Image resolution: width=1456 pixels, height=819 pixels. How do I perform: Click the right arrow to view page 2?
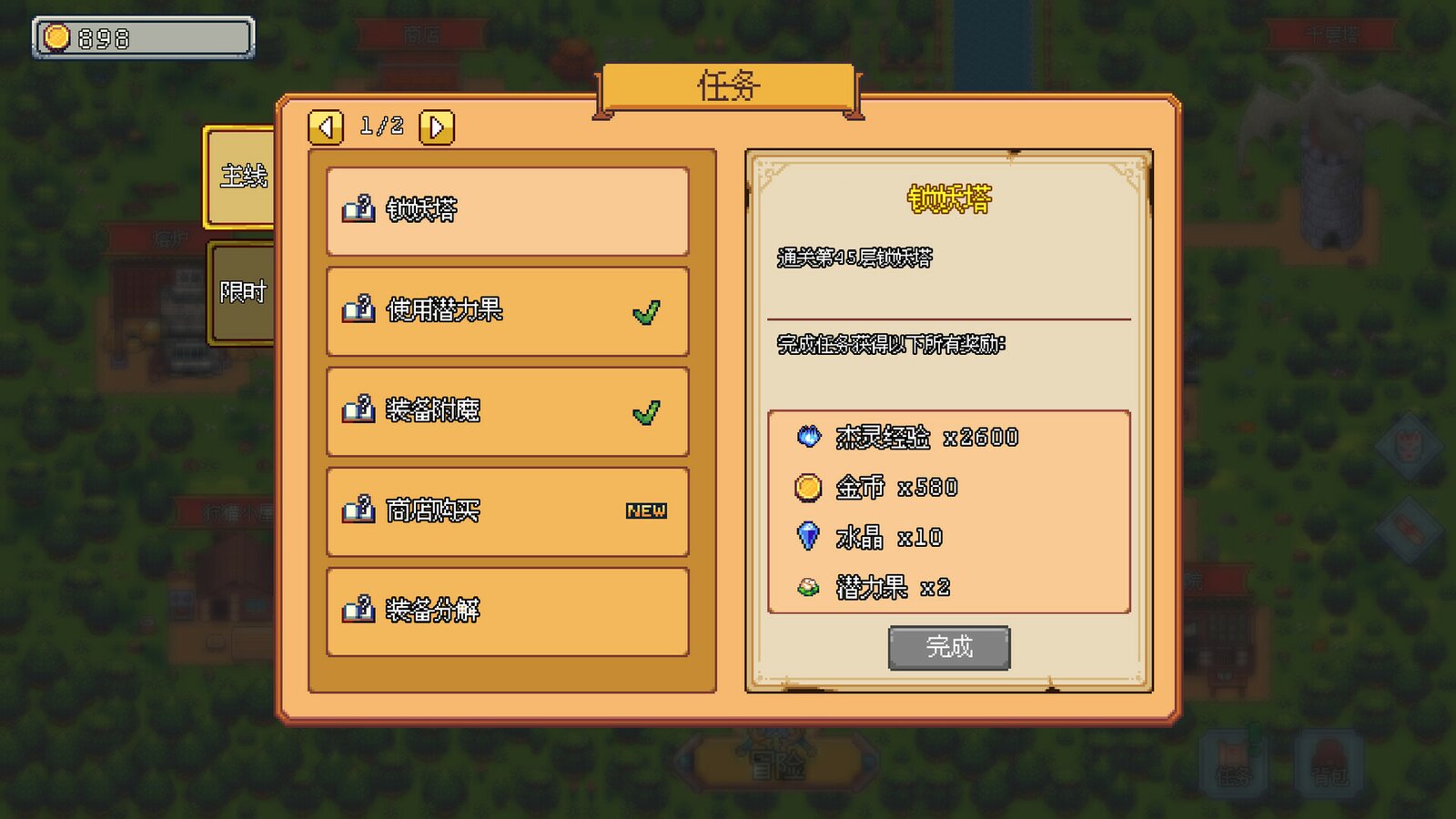click(x=435, y=126)
